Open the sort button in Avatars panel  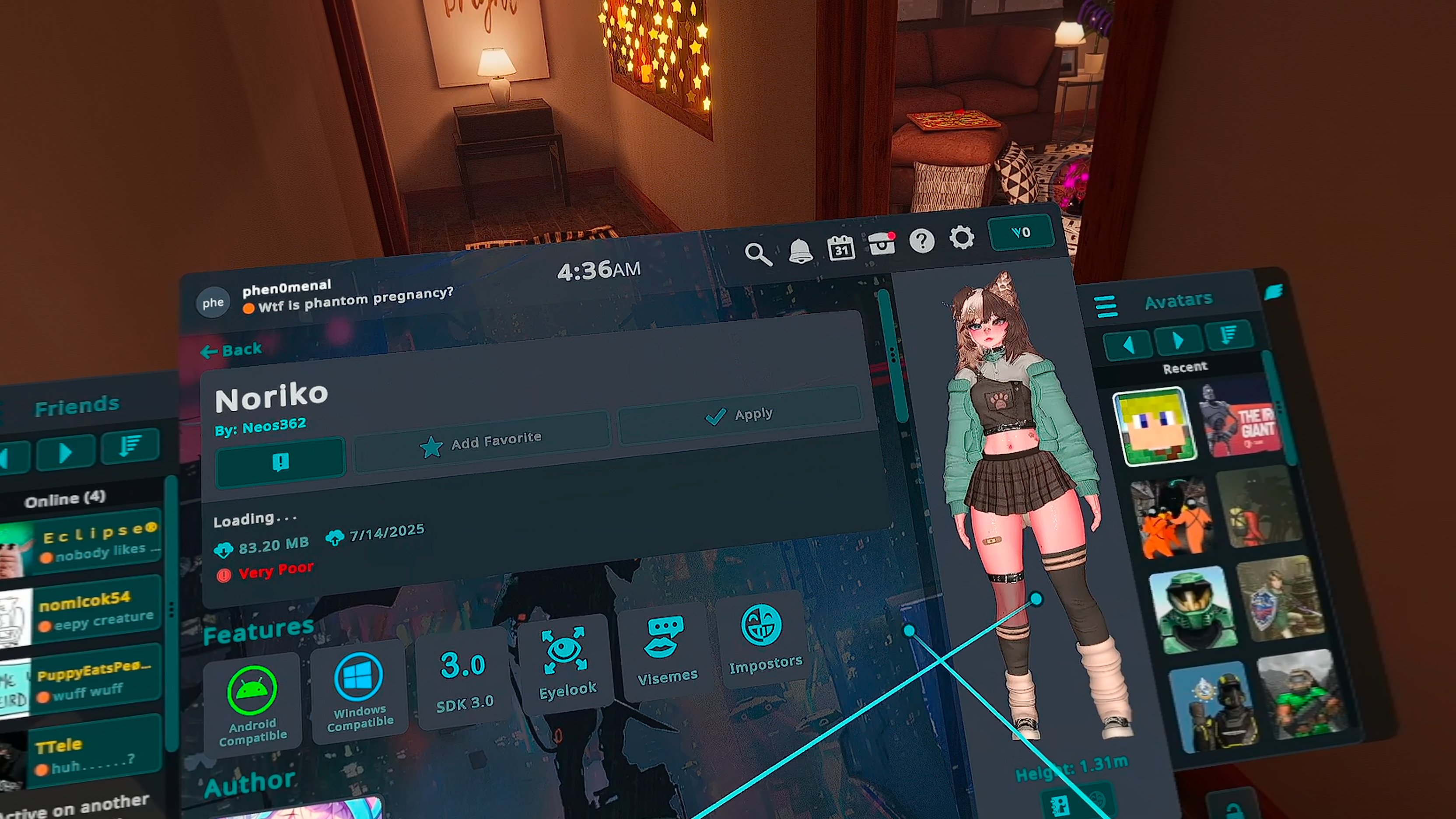(x=1229, y=335)
